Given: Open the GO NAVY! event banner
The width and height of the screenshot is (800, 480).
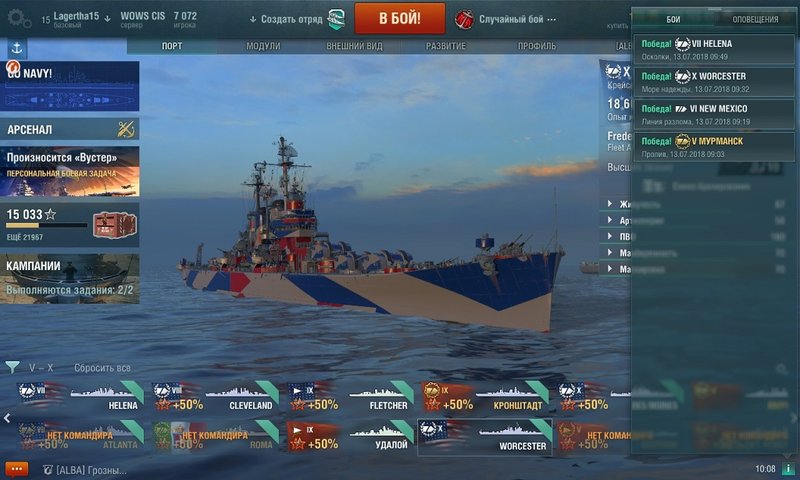Looking at the screenshot, I should tap(70, 86).
